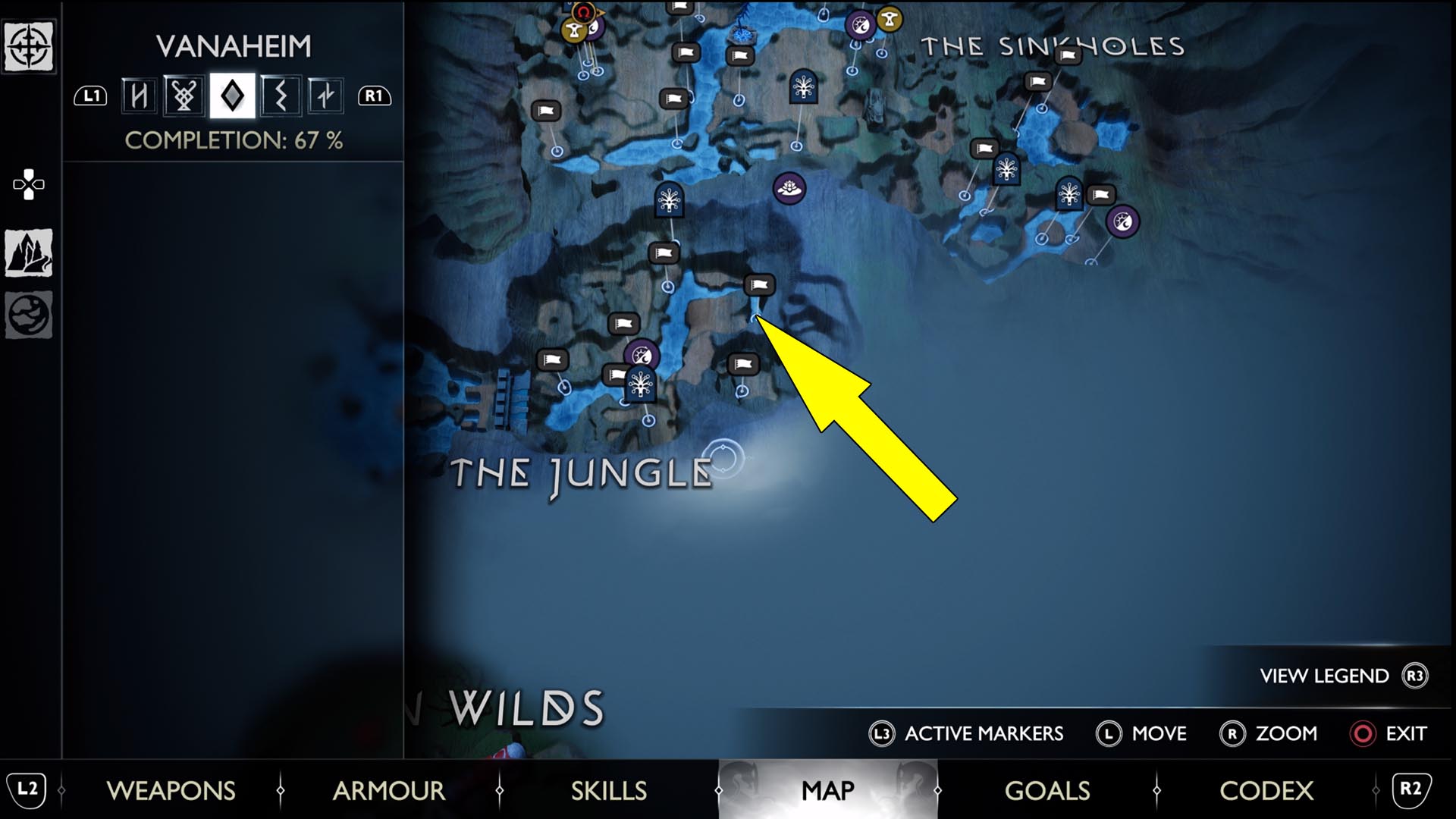Viewport: 1456px width, 819px height.
Task: Select the highlighted diamond rune realm icon
Action: [x=232, y=96]
